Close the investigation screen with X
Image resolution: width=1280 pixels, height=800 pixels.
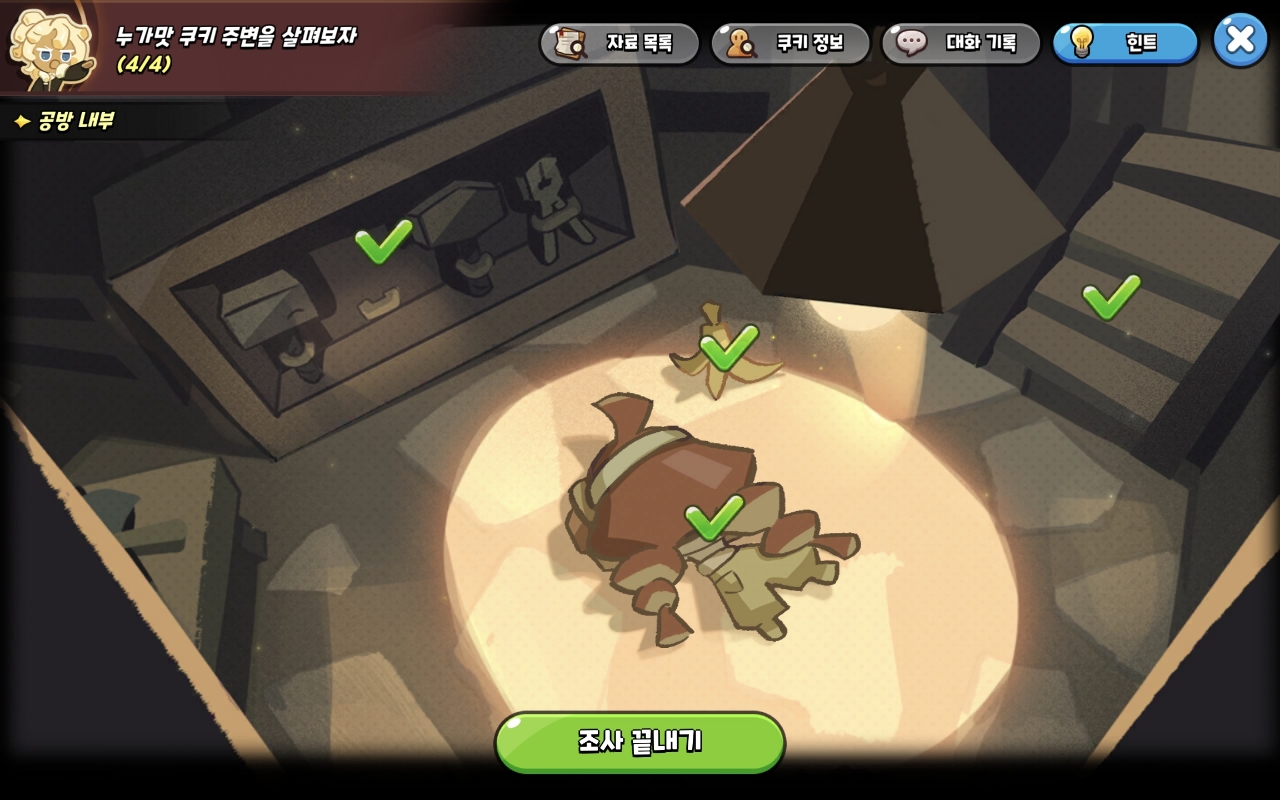pyautogui.click(x=1240, y=40)
